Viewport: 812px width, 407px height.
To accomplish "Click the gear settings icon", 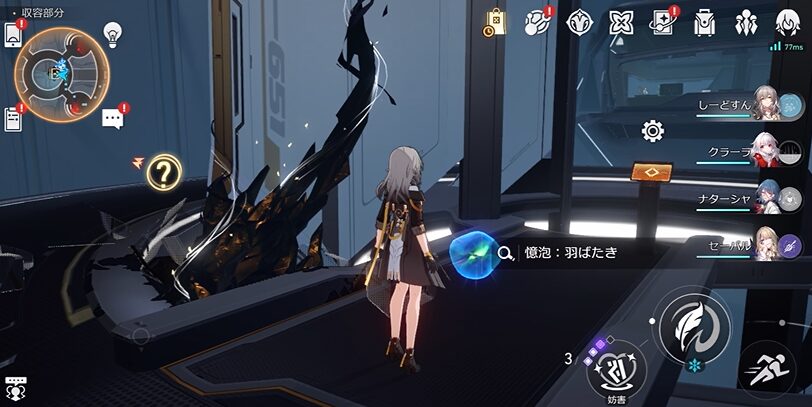I will [653, 130].
